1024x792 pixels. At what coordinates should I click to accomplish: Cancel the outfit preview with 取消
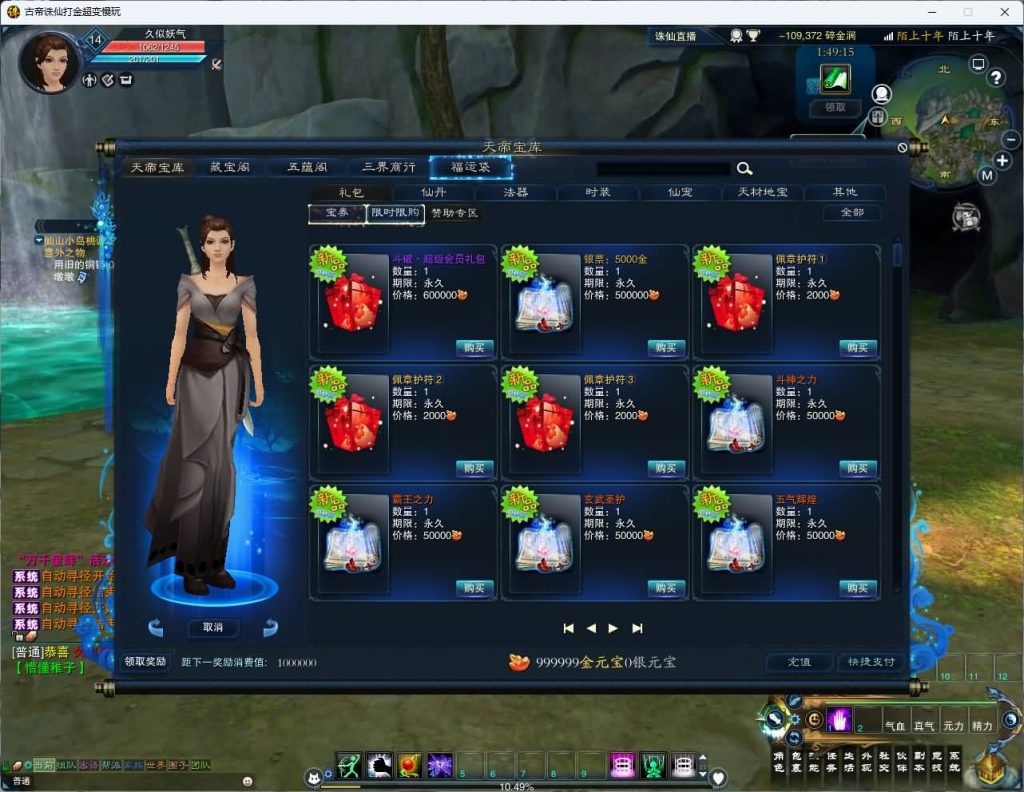tap(213, 628)
